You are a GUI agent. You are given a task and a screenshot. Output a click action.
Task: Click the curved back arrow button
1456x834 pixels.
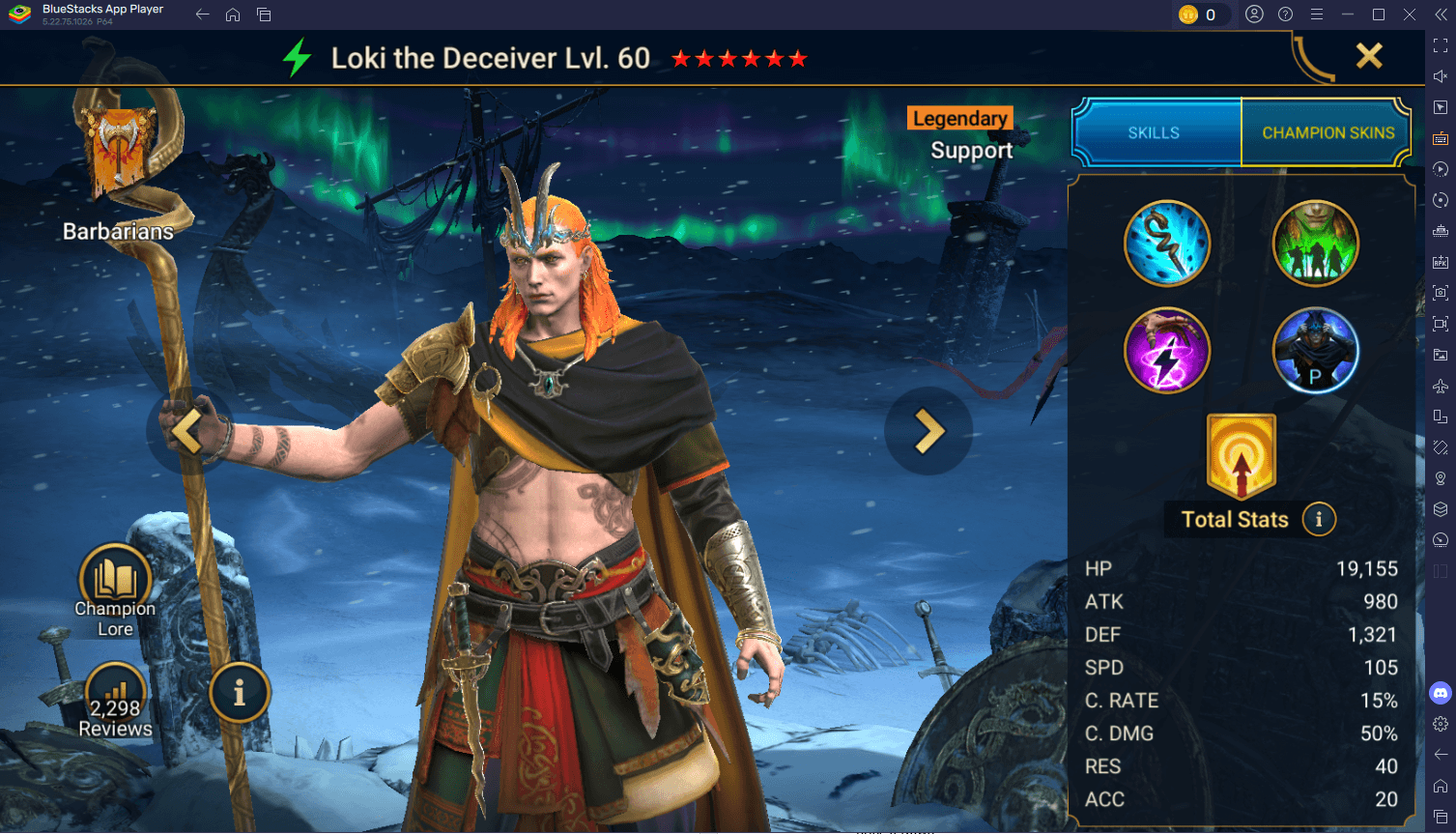tap(1312, 58)
